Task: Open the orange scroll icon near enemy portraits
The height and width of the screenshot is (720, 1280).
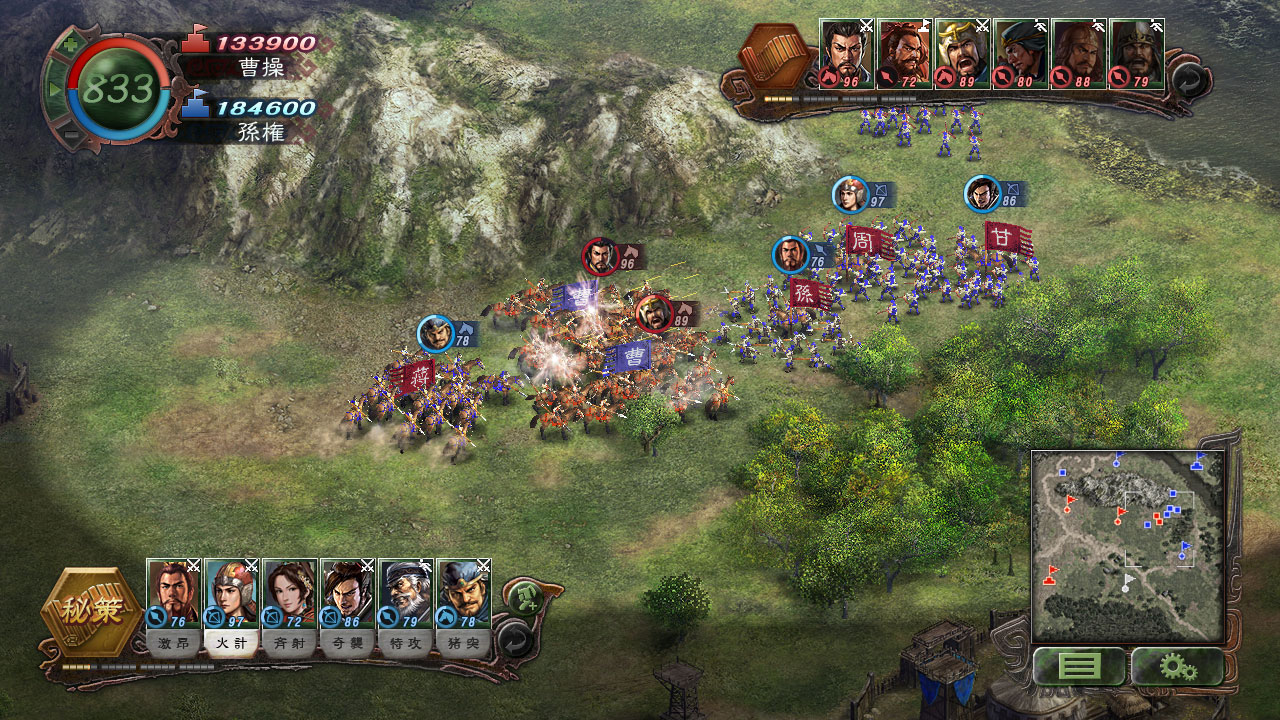Action: (x=772, y=55)
